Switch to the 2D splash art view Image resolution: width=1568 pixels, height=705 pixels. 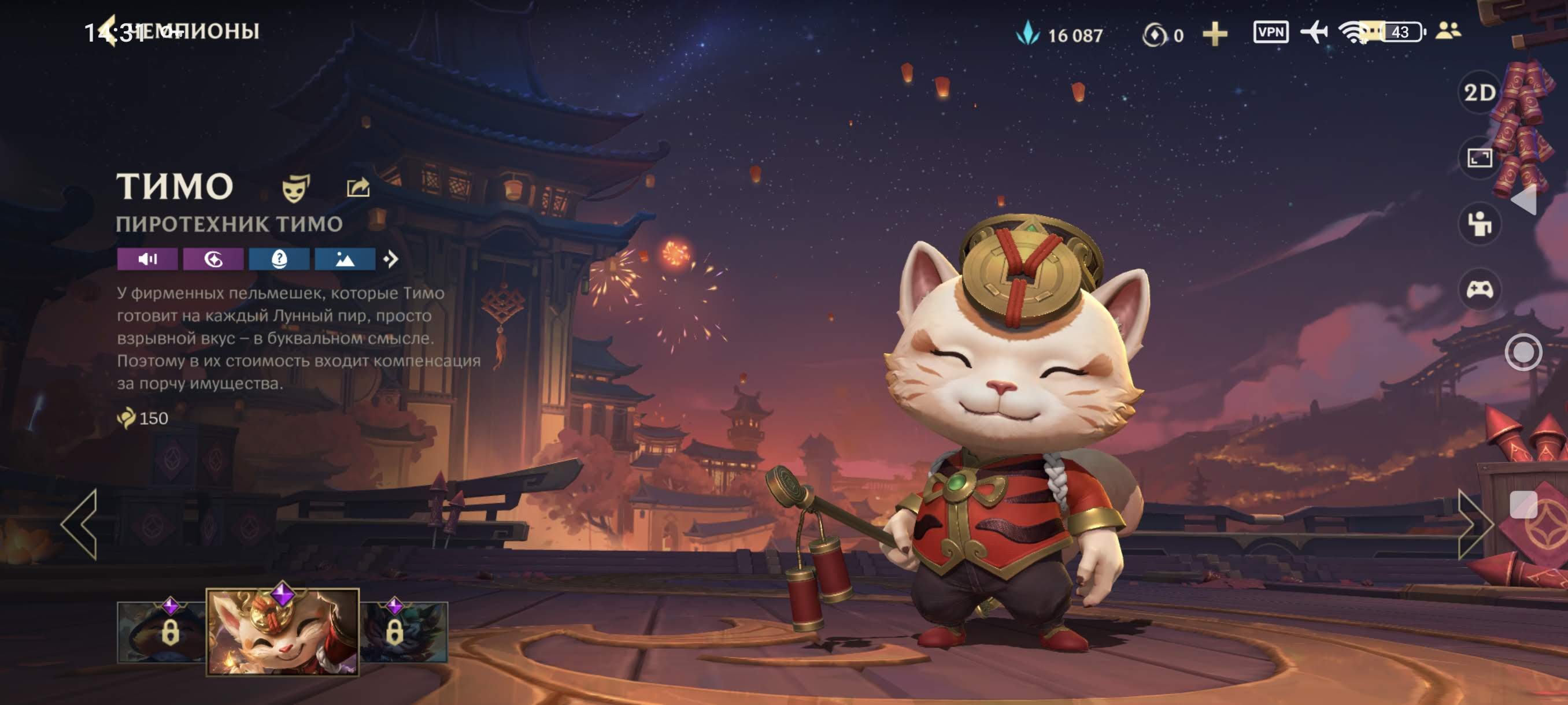[x=1479, y=92]
